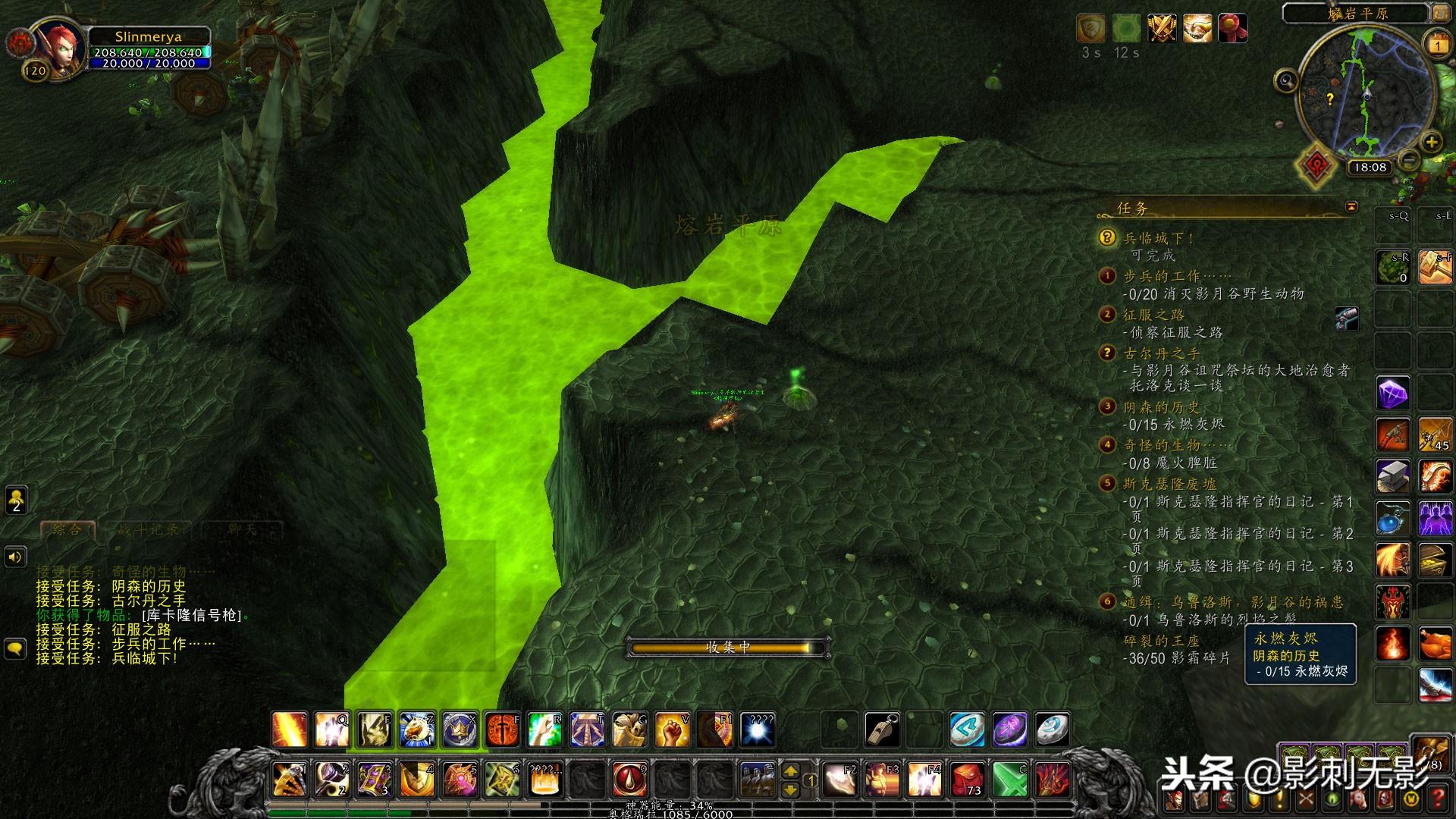The width and height of the screenshot is (1456, 819).
Task: Collapse the 任务 quest tracker
Action: [x=1351, y=207]
